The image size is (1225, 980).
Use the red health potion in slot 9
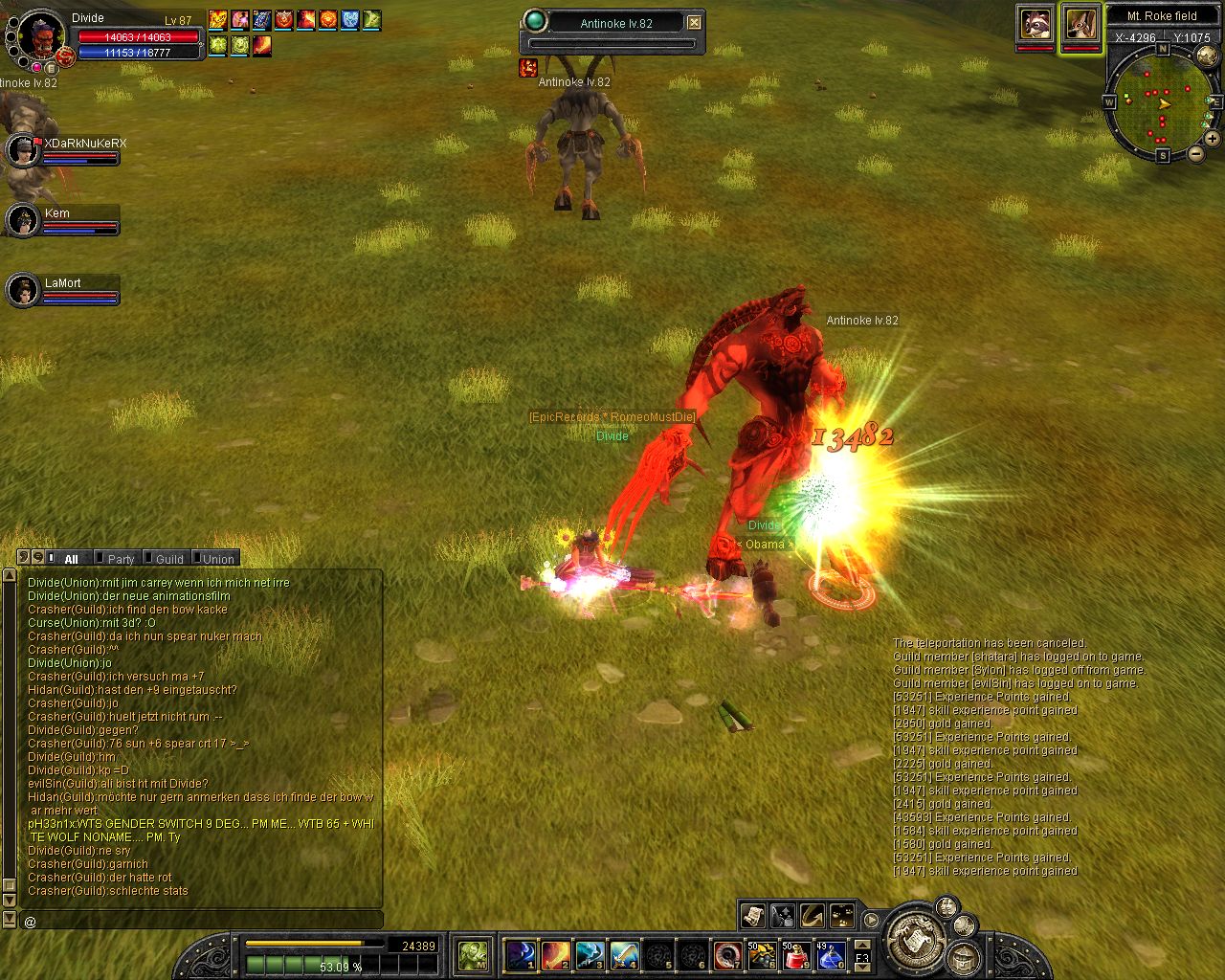coord(795,955)
